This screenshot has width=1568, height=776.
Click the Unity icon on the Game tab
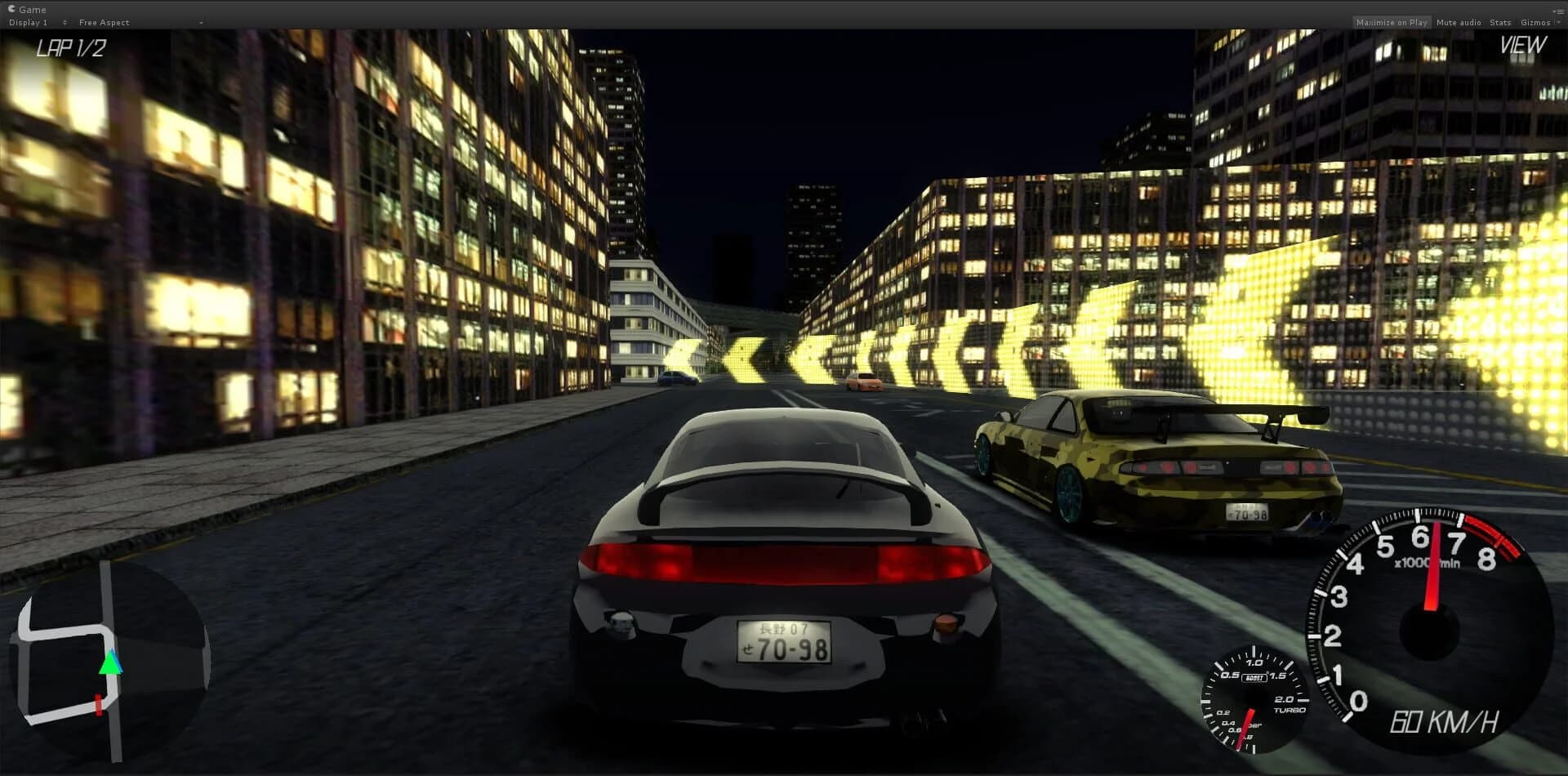pyautogui.click(x=11, y=9)
